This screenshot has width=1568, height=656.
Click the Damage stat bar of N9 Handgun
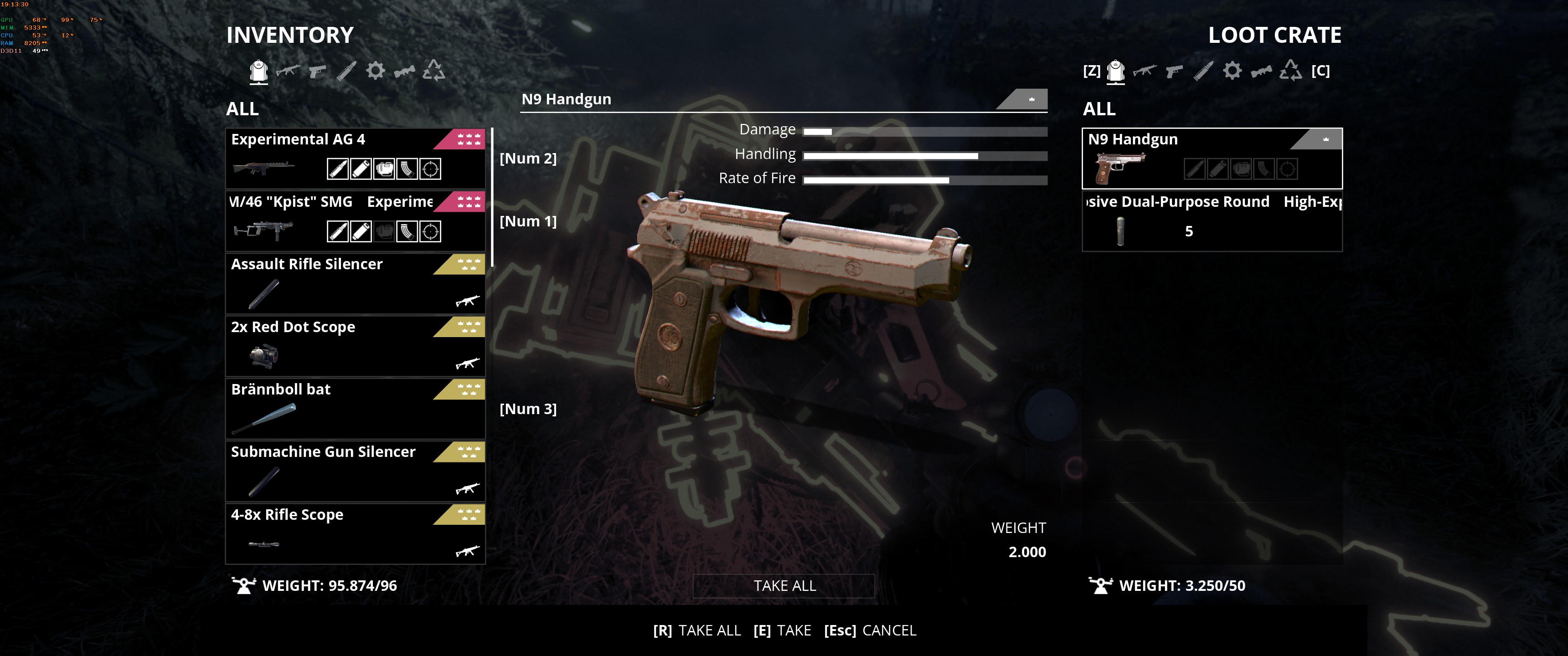point(925,131)
